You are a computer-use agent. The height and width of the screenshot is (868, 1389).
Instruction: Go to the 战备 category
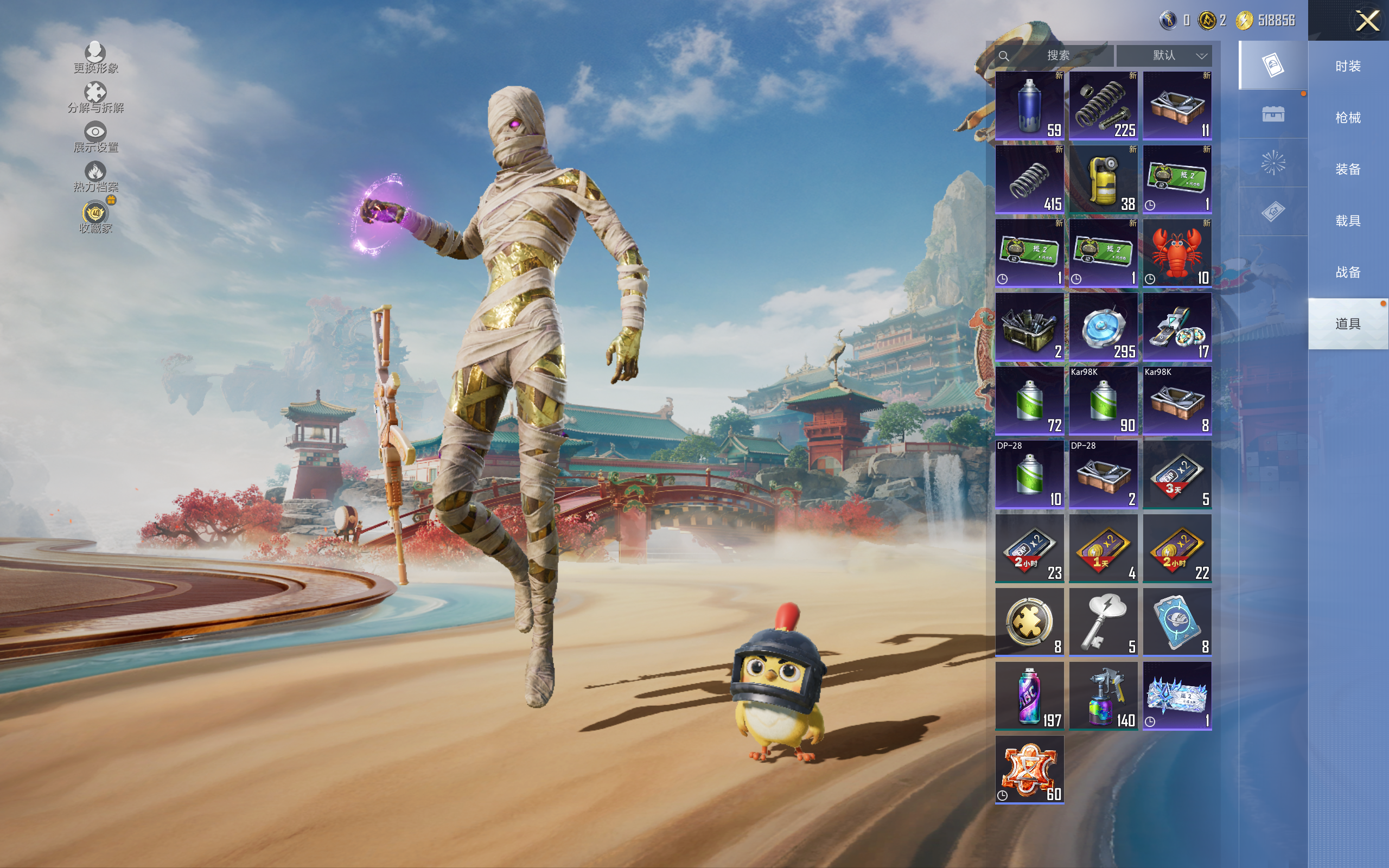tap(1347, 272)
